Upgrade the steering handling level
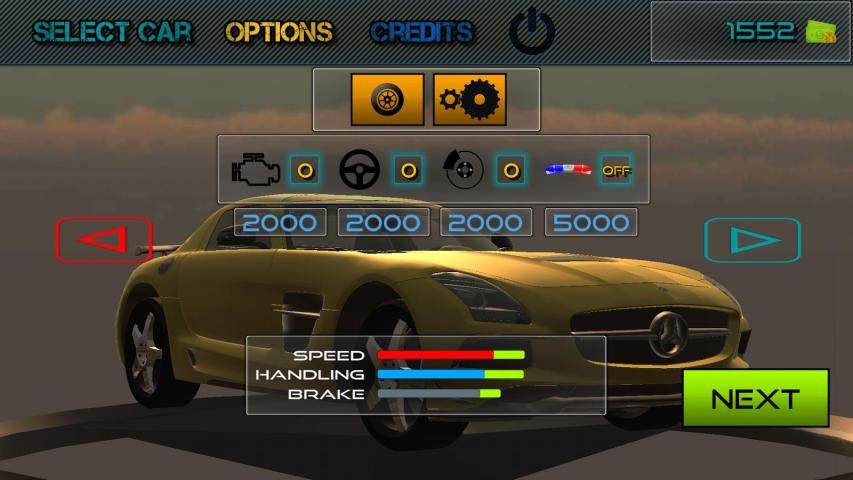 point(407,170)
